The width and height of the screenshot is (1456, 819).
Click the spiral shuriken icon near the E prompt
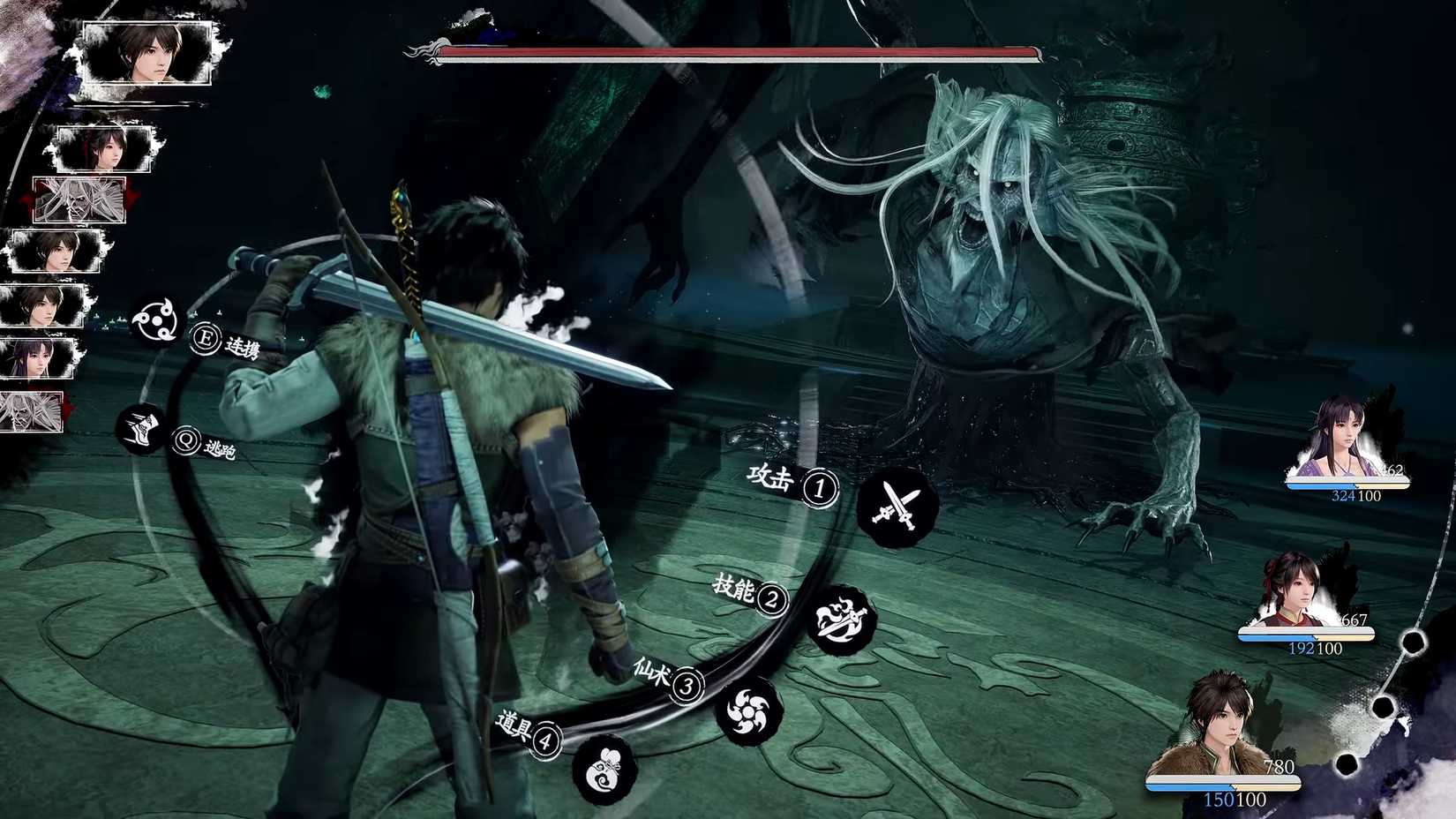click(x=156, y=320)
